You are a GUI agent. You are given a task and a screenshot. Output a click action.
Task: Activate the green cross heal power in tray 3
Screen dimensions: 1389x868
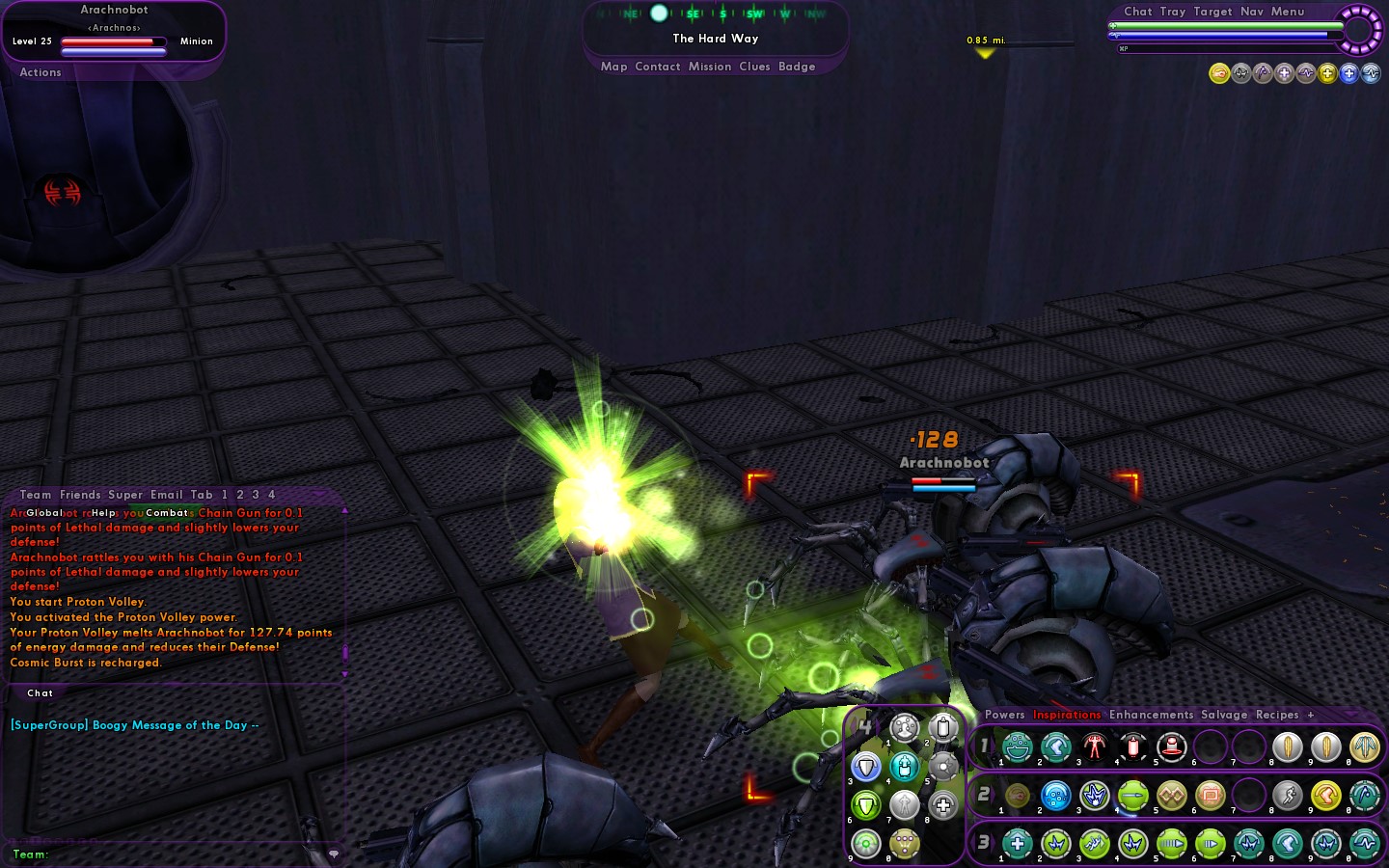pyautogui.click(x=1018, y=844)
